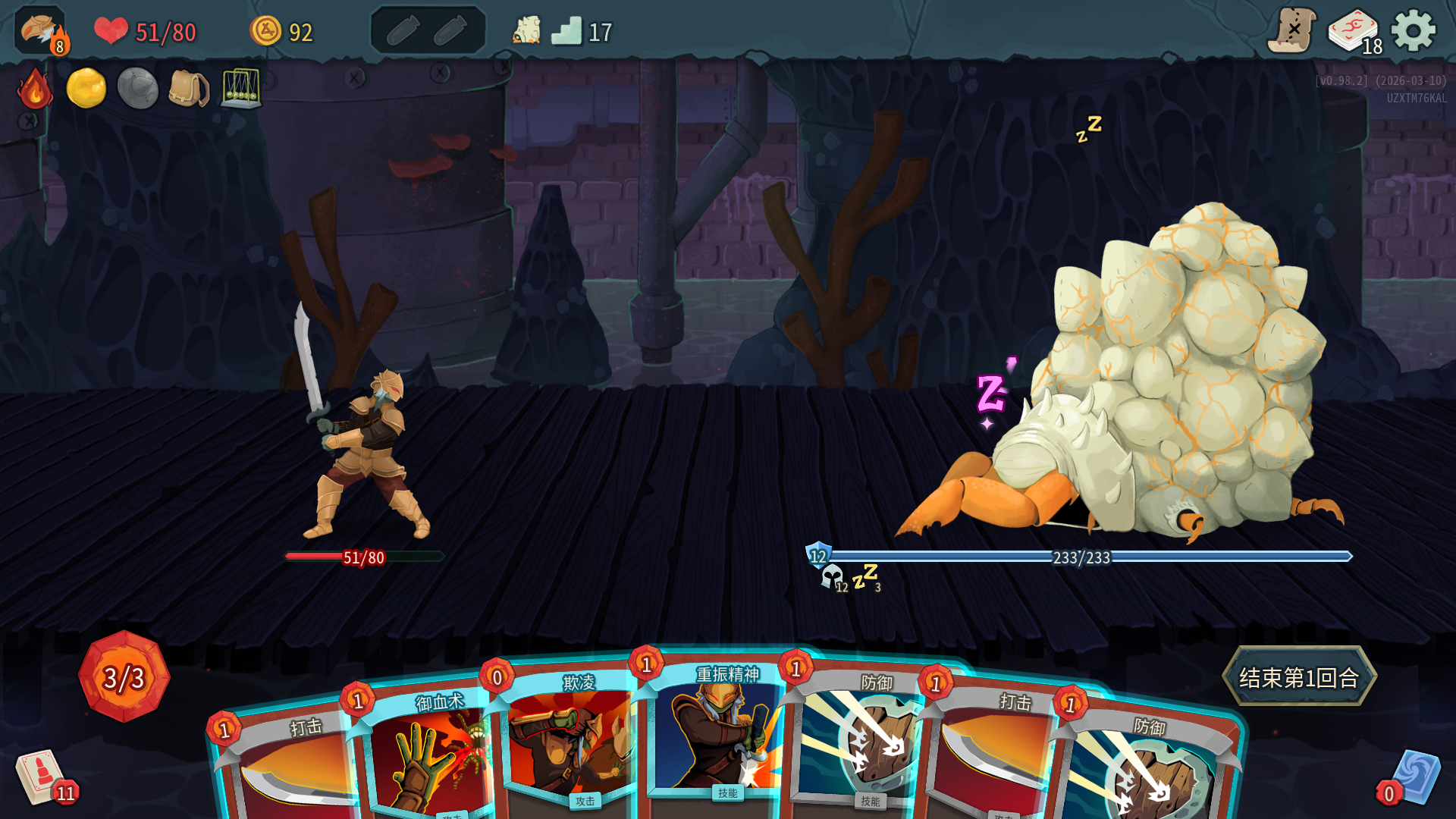Click the character portrait icon
The width and height of the screenshot is (1456, 819).
(40, 32)
